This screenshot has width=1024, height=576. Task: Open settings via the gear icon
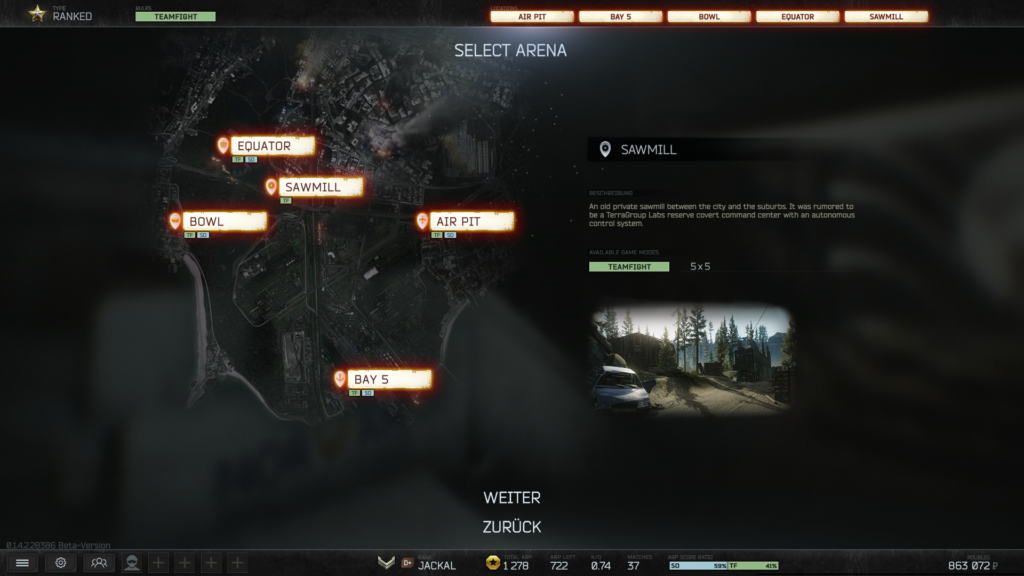[x=60, y=563]
